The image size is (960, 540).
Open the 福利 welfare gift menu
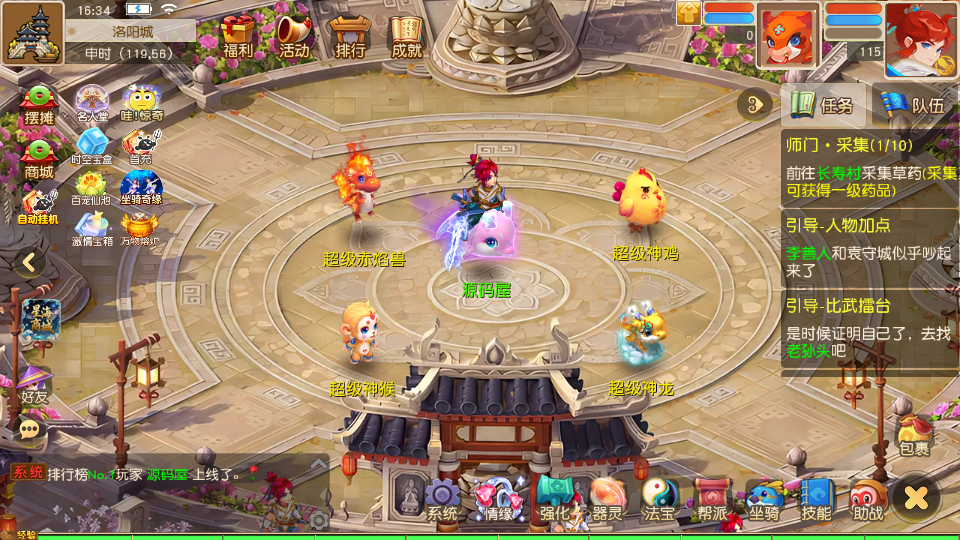(x=238, y=36)
